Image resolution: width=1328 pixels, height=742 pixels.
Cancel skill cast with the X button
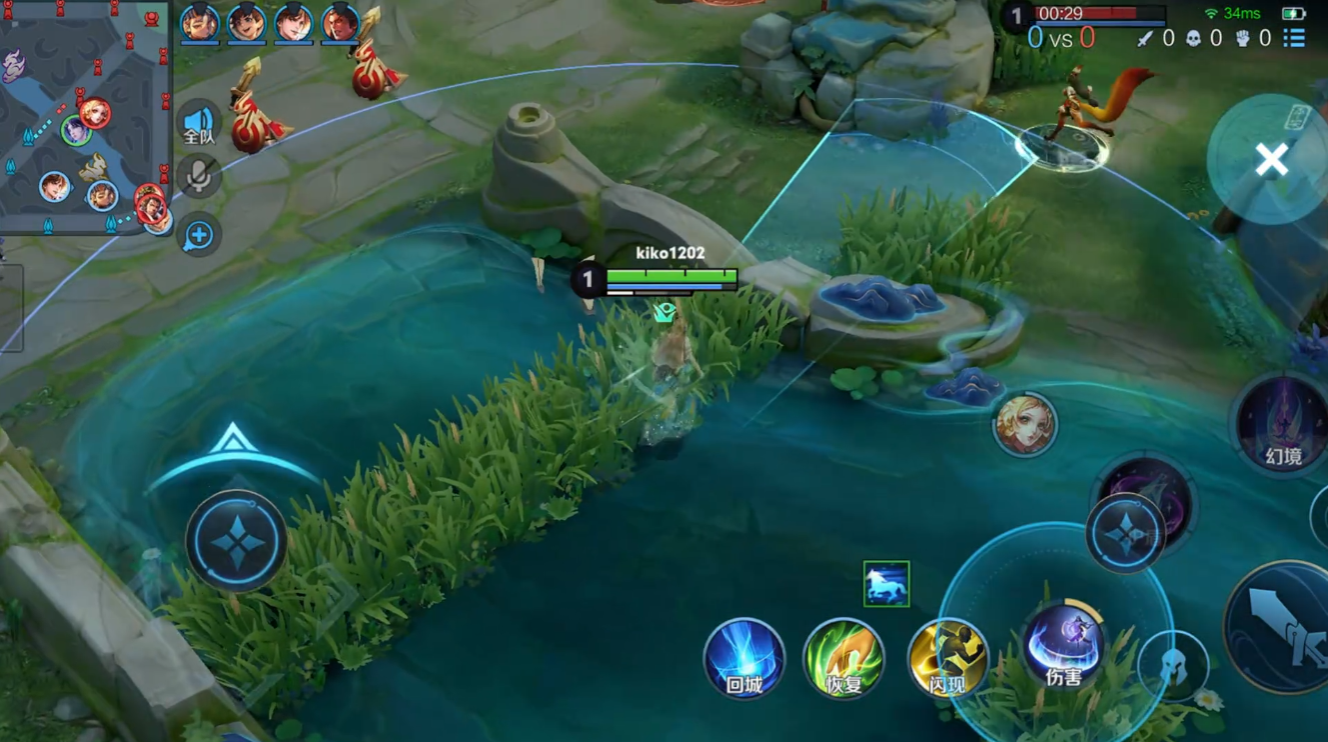click(x=1271, y=159)
